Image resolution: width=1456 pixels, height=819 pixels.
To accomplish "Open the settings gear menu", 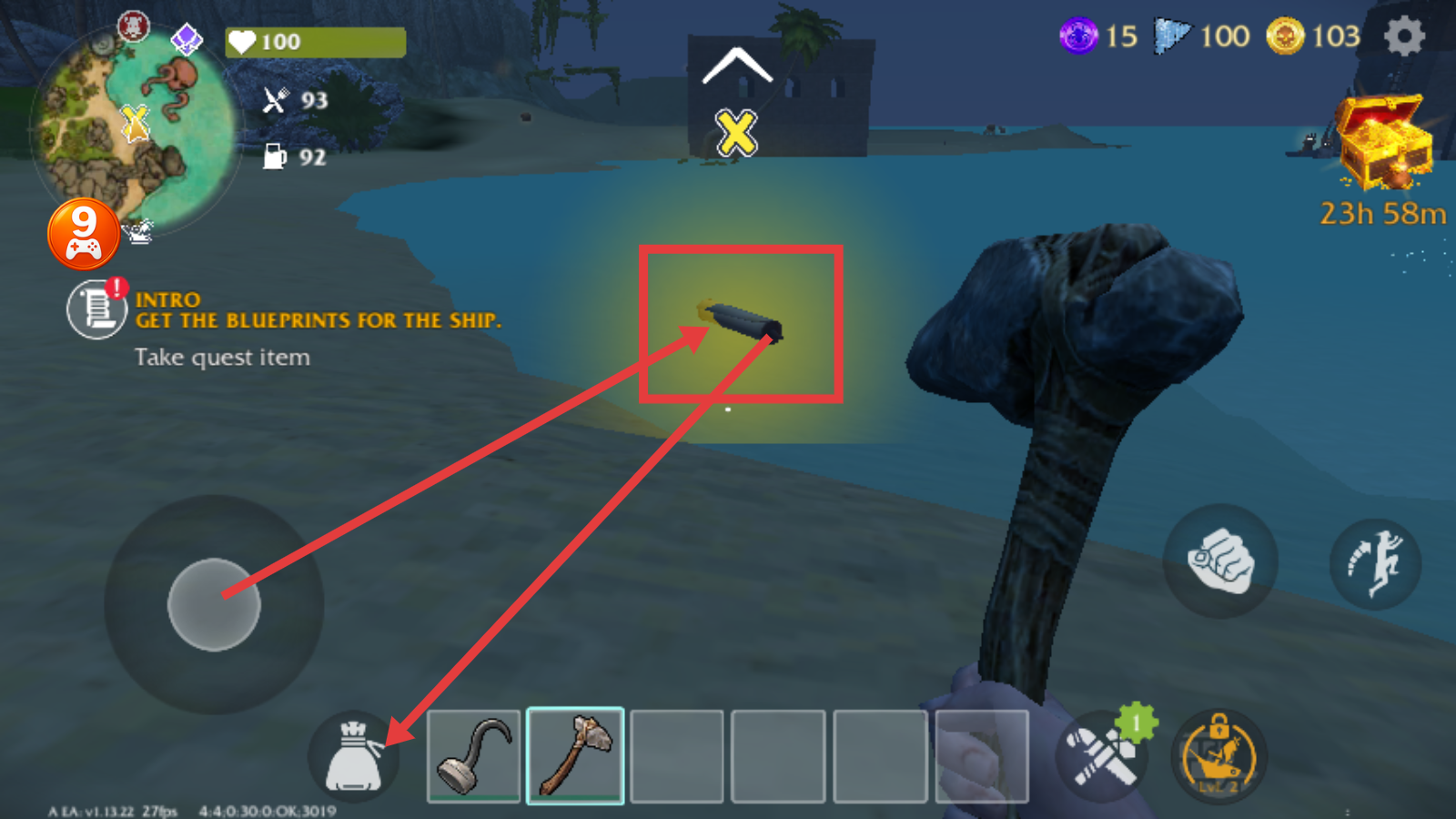I will 1403,36.
